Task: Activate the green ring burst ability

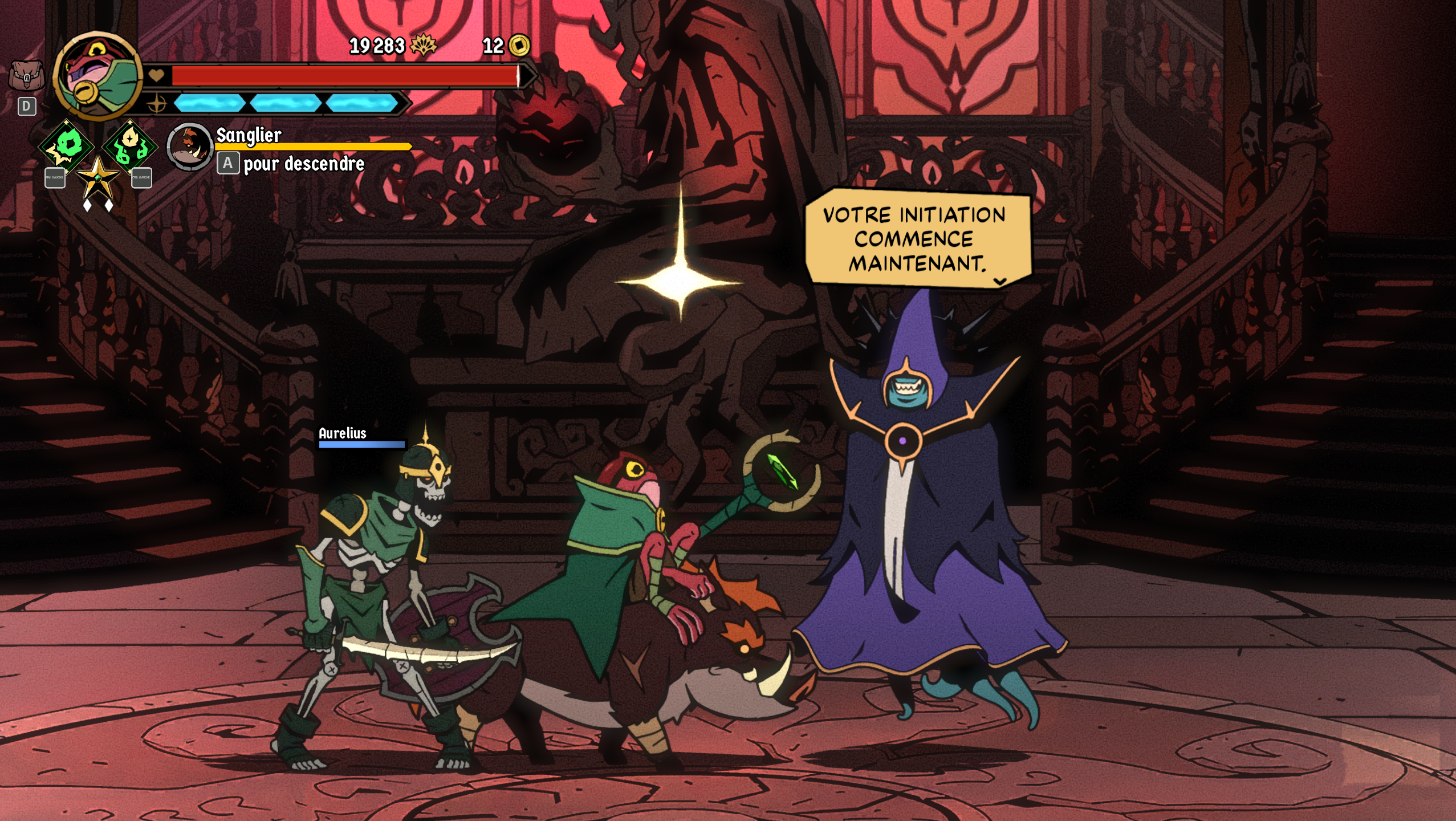Action: click(66, 145)
